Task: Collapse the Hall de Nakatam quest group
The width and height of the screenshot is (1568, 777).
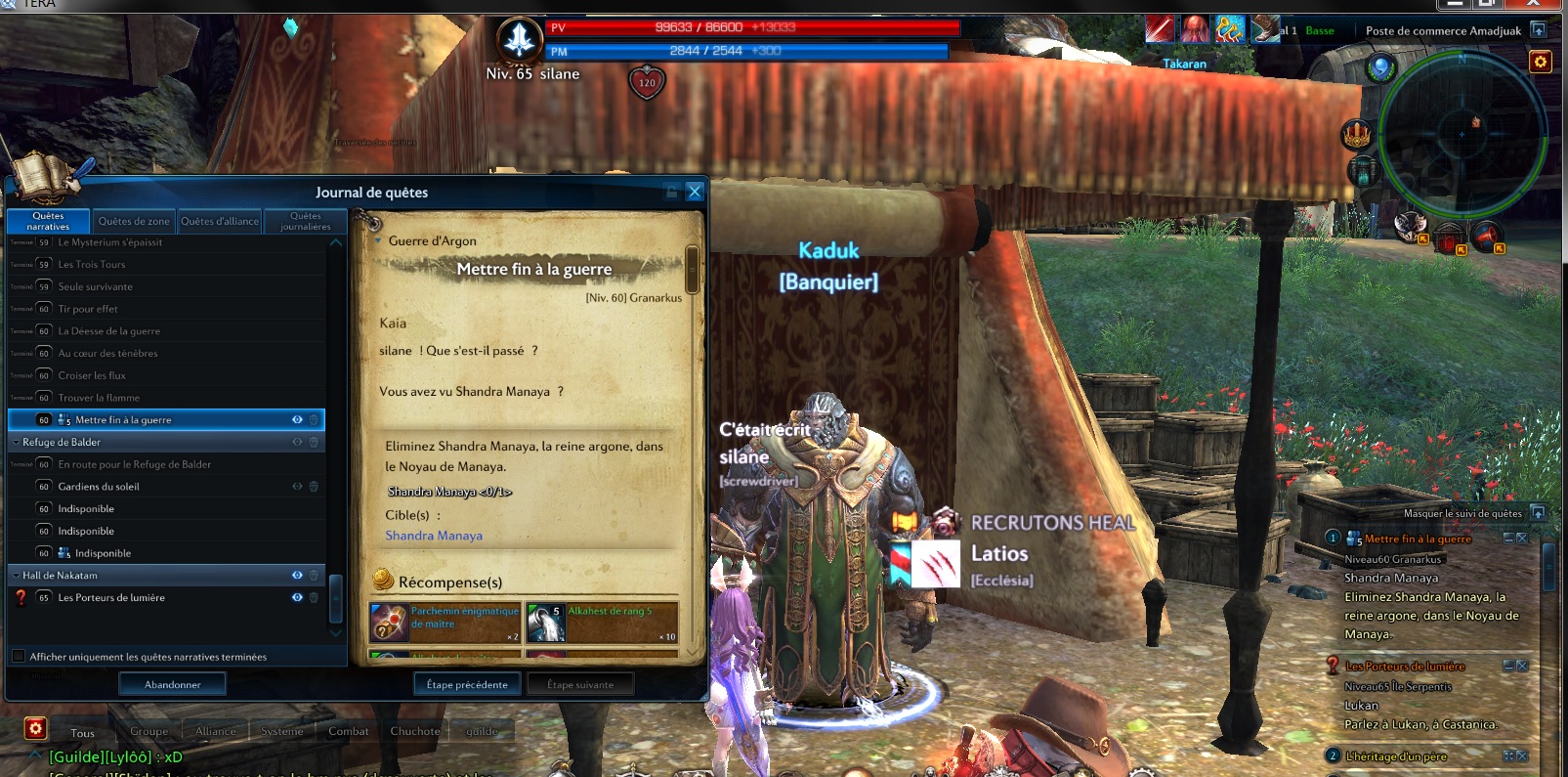Action: click(16, 576)
